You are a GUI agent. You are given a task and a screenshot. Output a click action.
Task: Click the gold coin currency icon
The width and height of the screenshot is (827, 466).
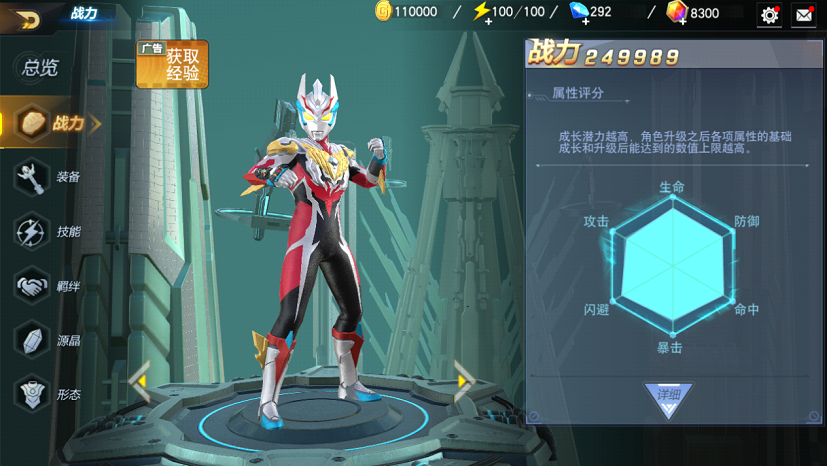click(383, 11)
